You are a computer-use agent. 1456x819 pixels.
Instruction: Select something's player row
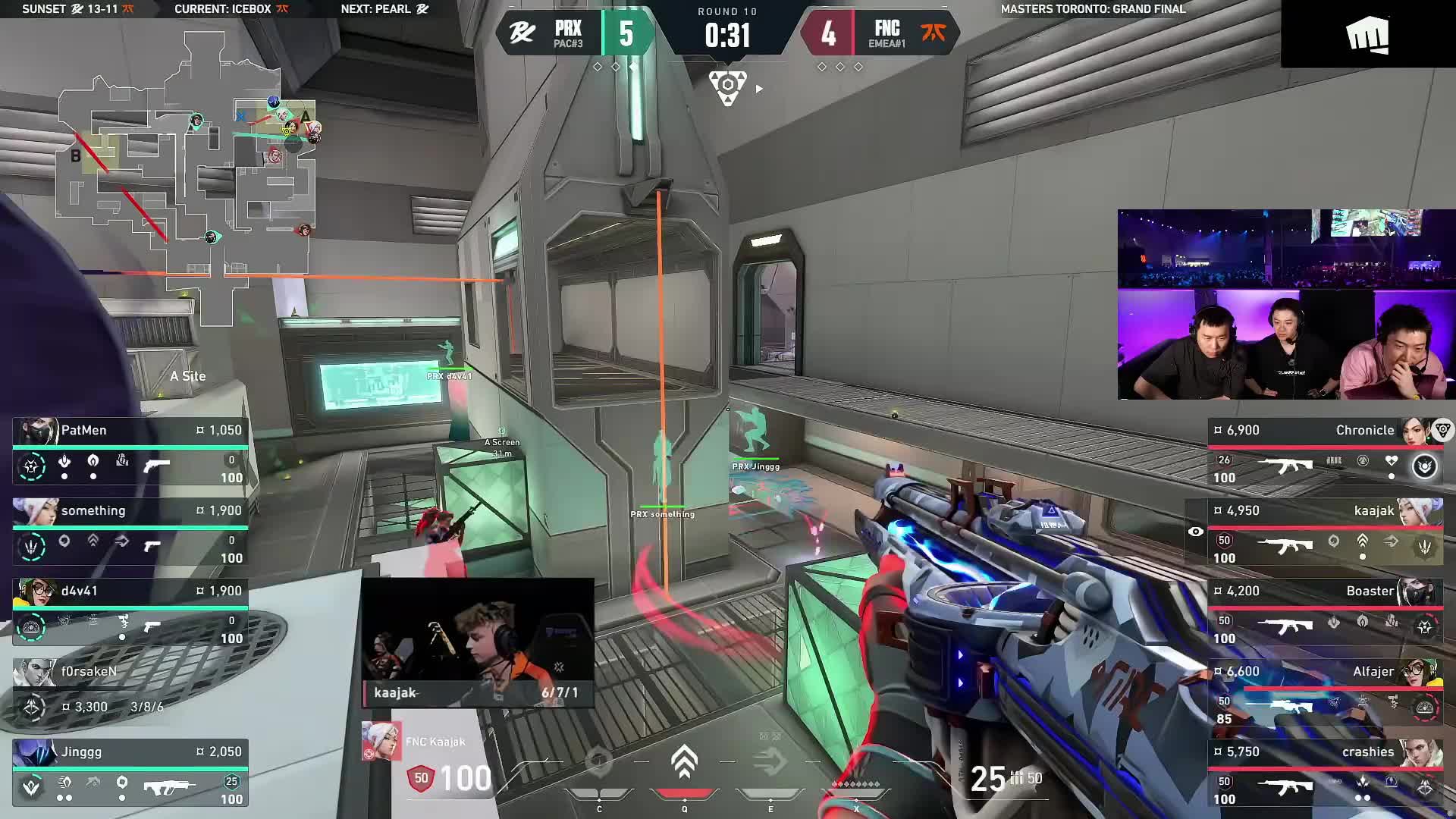[x=130, y=532]
